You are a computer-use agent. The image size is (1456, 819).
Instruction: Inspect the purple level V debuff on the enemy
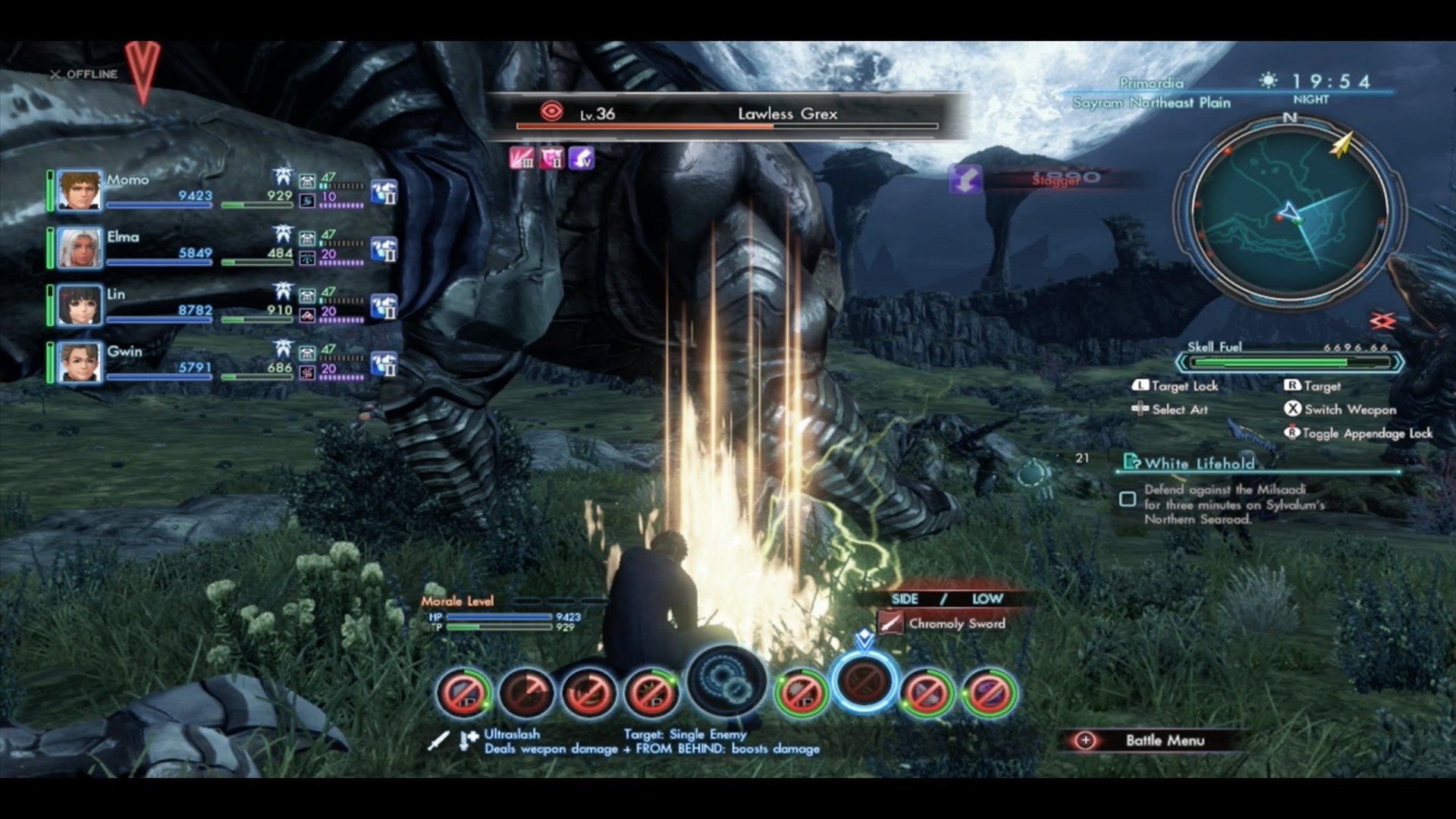tap(582, 158)
